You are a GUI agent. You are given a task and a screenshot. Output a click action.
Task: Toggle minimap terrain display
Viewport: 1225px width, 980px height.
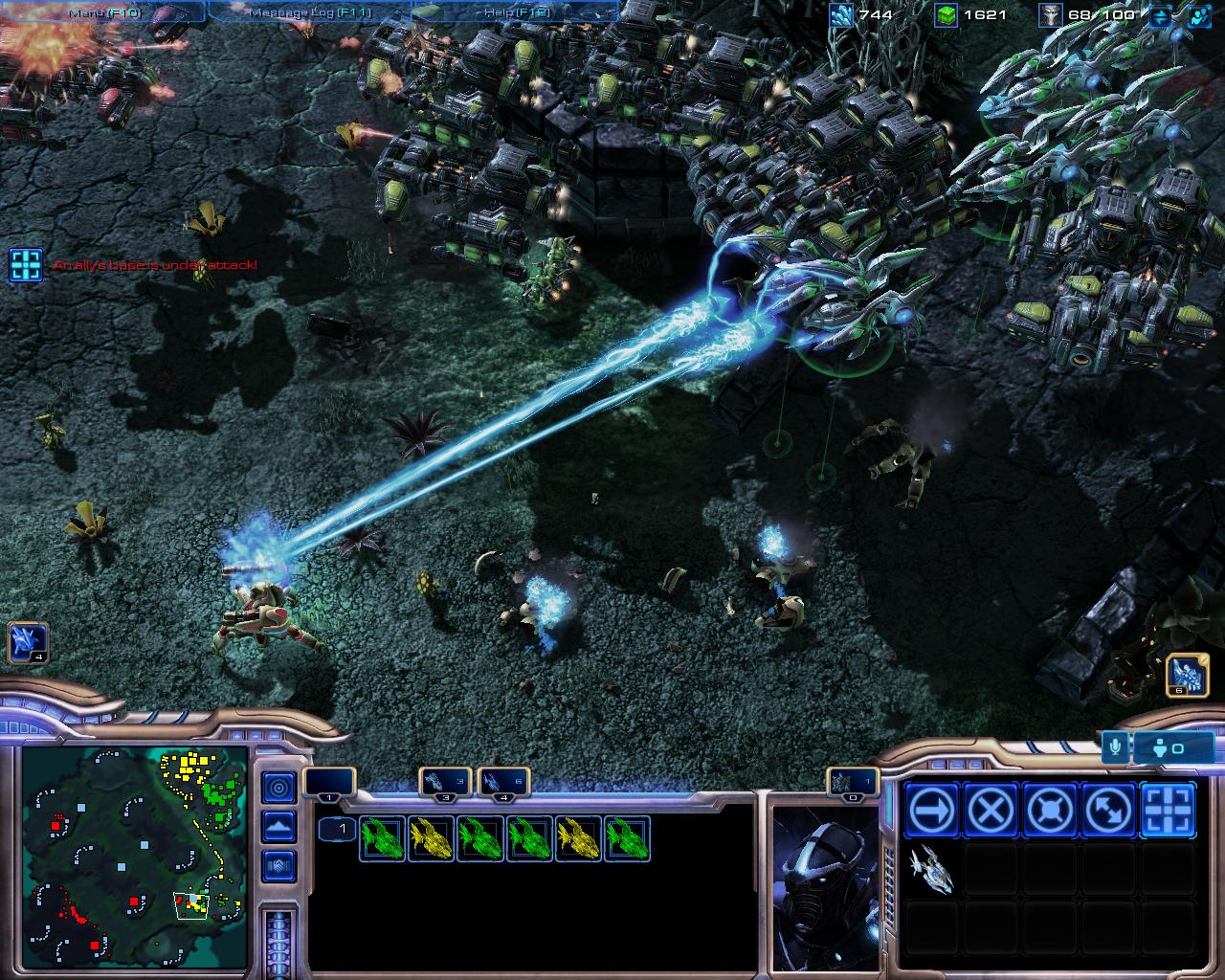(x=278, y=826)
